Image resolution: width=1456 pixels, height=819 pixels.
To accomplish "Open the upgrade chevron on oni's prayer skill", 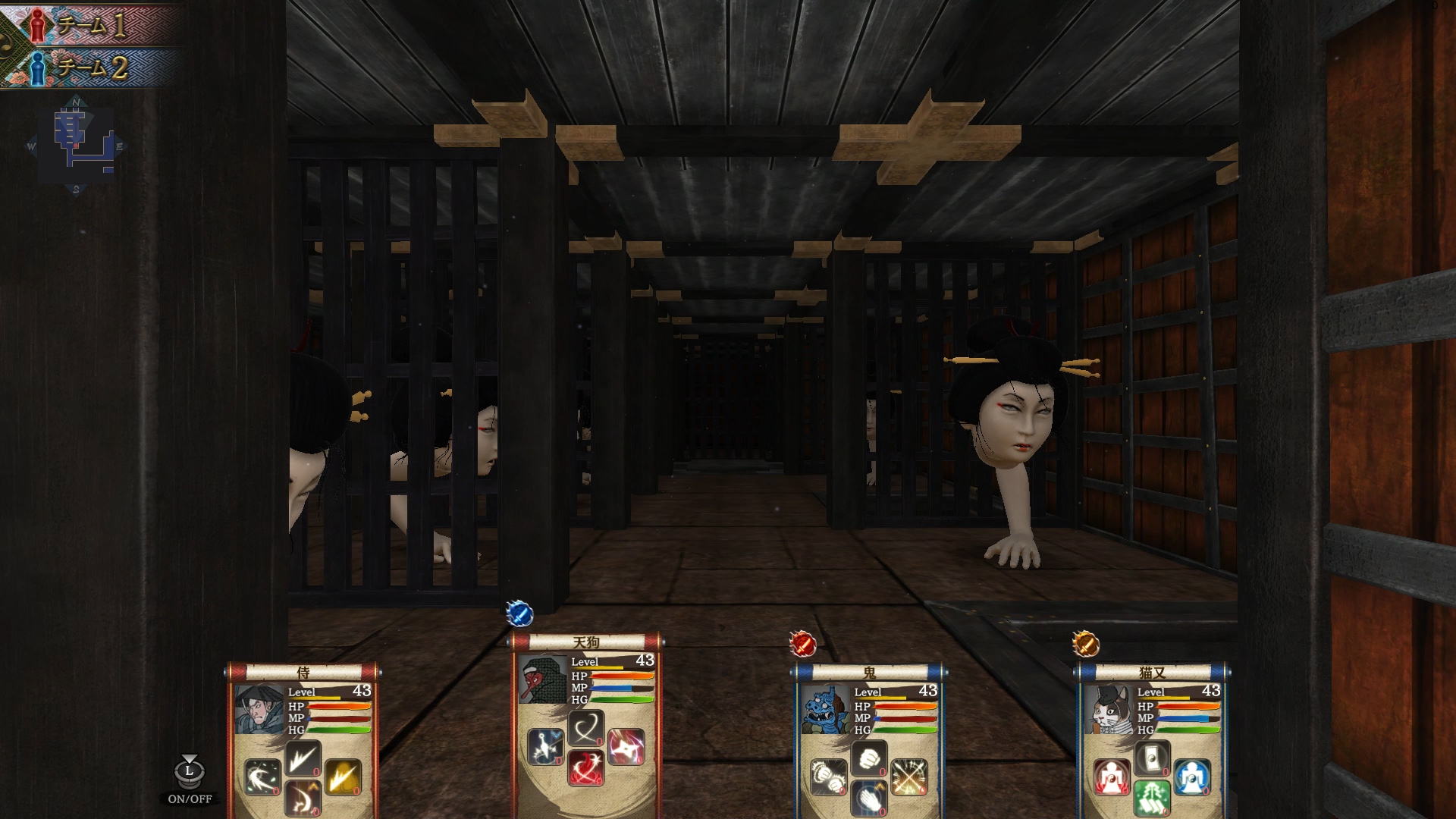I will (879, 787).
